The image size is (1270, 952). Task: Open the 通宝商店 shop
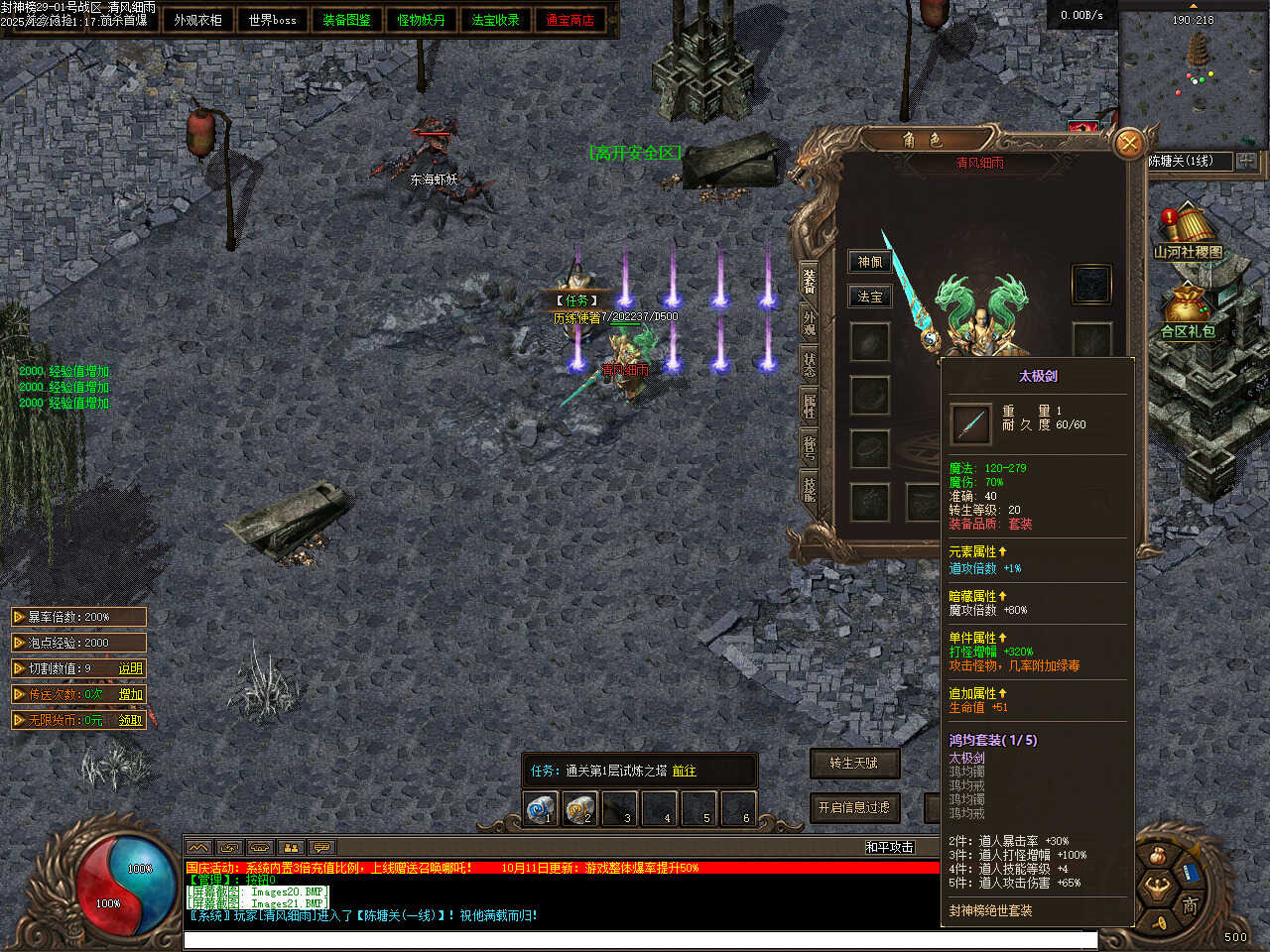pyautogui.click(x=570, y=20)
